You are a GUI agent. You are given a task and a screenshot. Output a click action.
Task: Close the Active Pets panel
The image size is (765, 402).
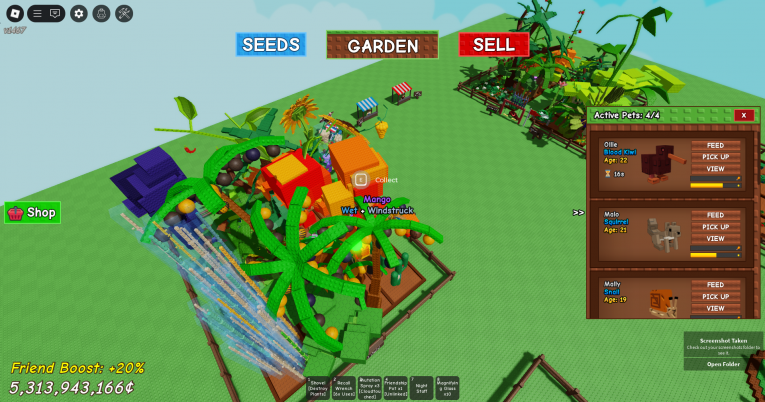click(x=743, y=115)
